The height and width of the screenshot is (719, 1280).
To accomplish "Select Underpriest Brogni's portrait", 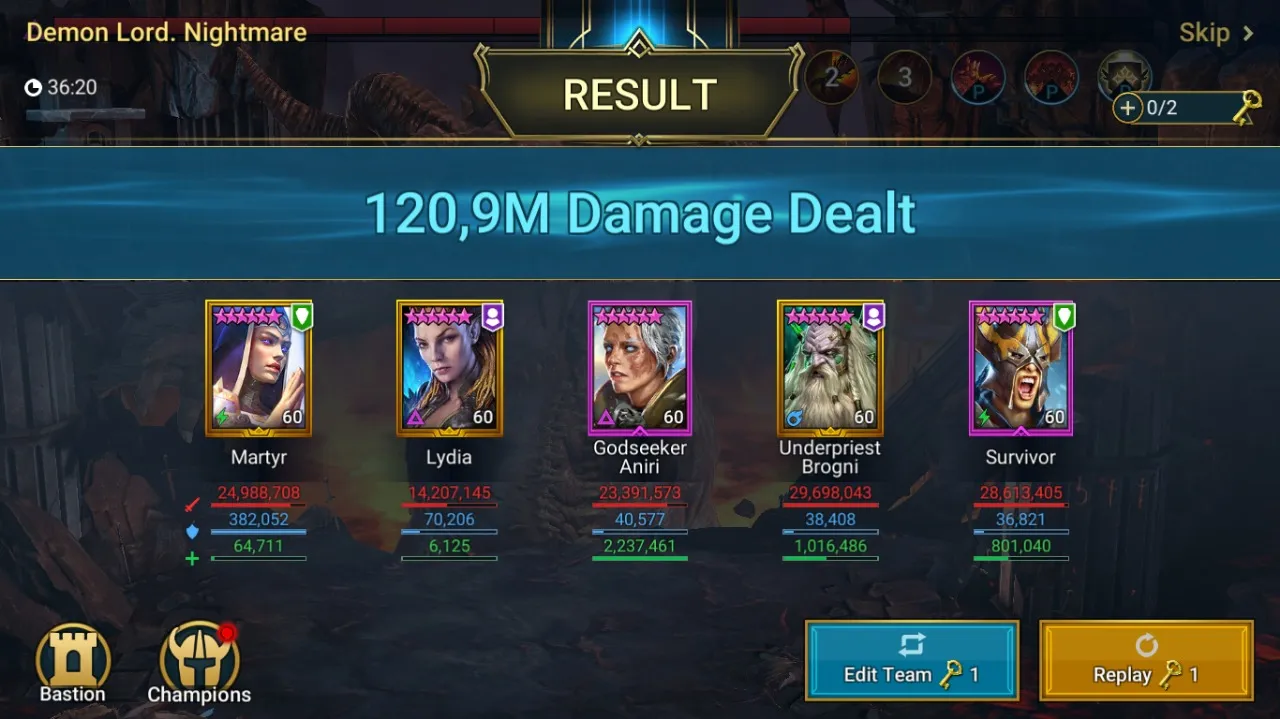I will coord(830,368).
